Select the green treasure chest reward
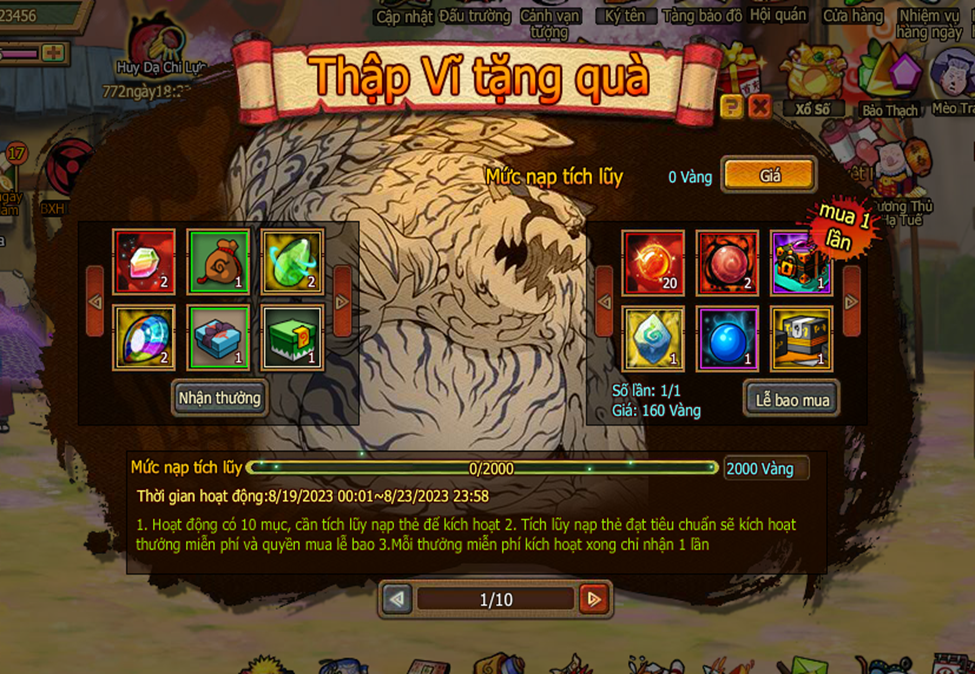The width and height of the screenshot is (975, 674). coord(292,338)
